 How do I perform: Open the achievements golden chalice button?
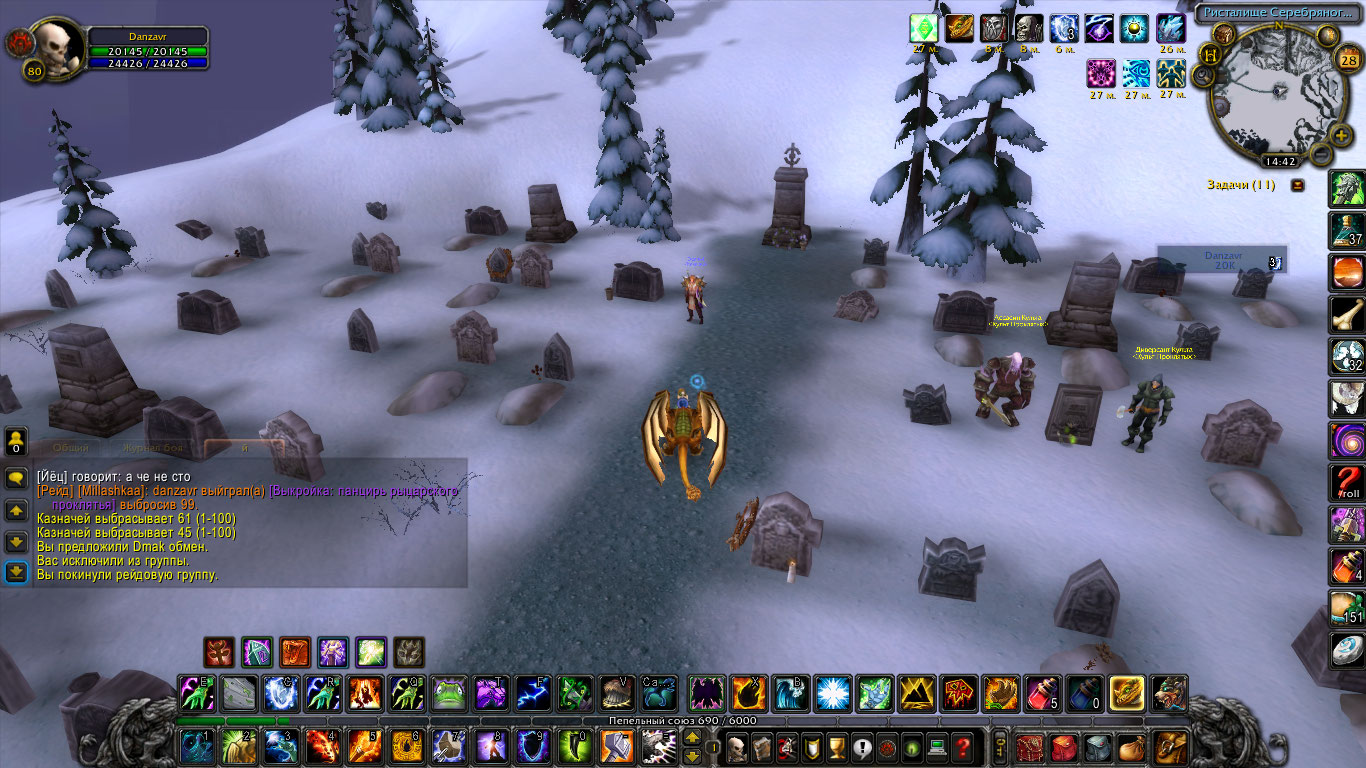pyautogui.click(x=837, y=747)
